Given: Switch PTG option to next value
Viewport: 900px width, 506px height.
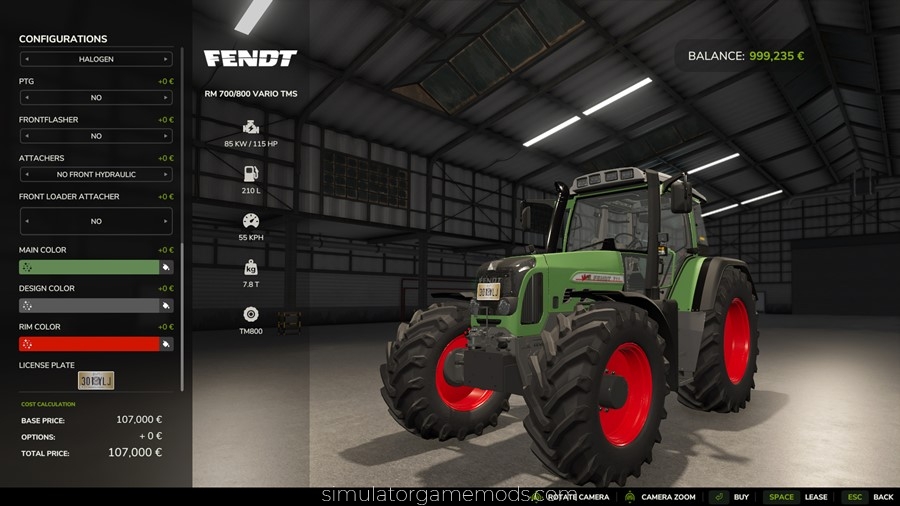Looking at the screenshot, I should pos(166,98).
